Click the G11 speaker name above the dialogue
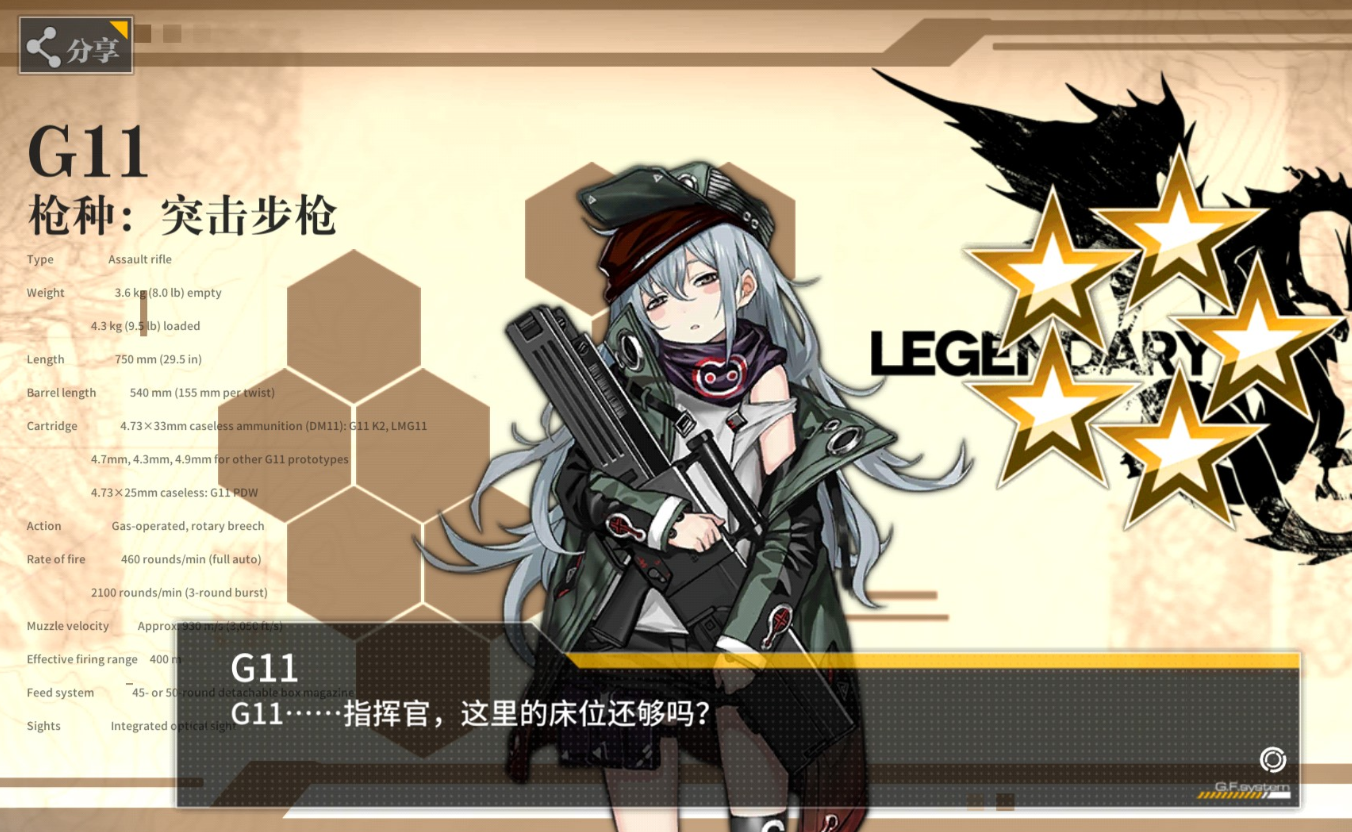Viewport: 1352px width, 832px height. [263, 667]
